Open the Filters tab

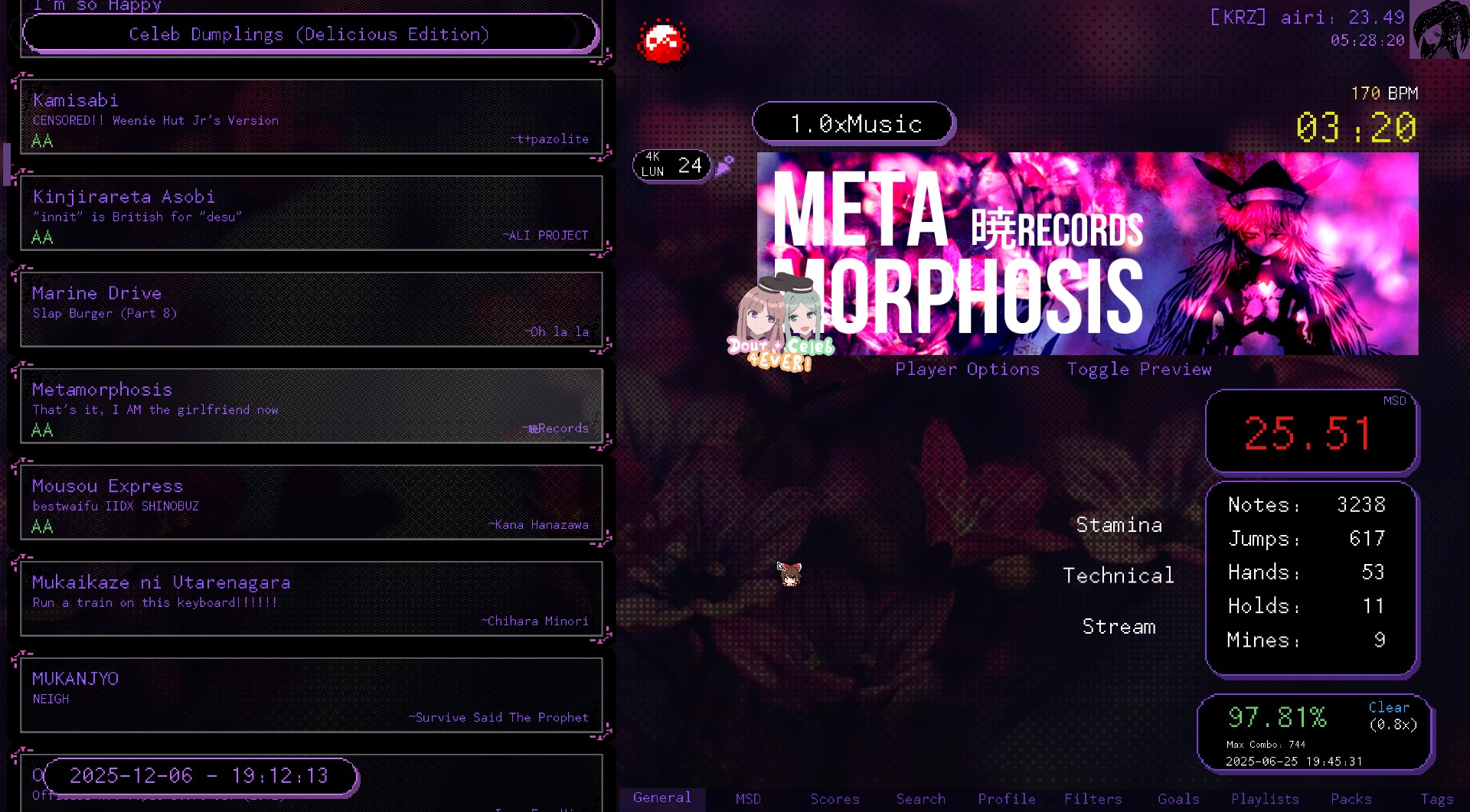pyautogui.click(x=1093, y=799)
